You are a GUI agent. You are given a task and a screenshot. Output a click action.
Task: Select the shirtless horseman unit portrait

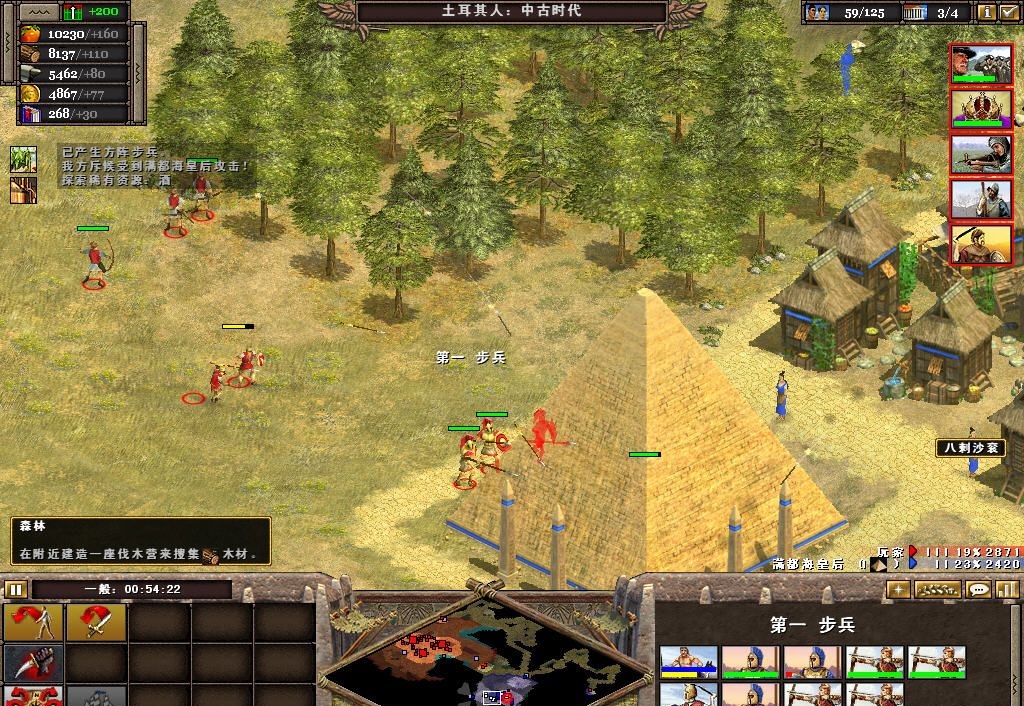(688, 660)
